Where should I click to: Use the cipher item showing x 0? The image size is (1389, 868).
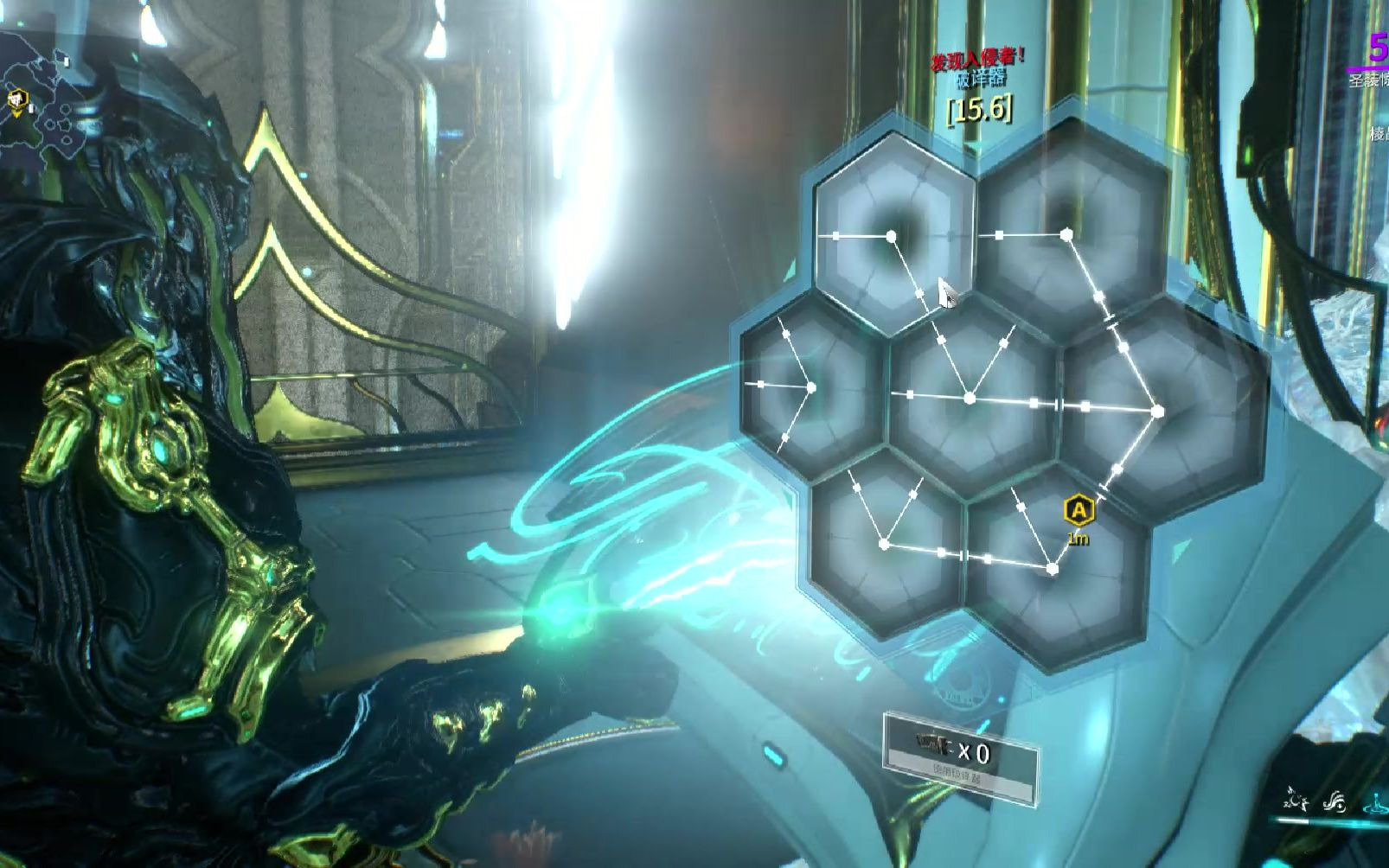960,756
